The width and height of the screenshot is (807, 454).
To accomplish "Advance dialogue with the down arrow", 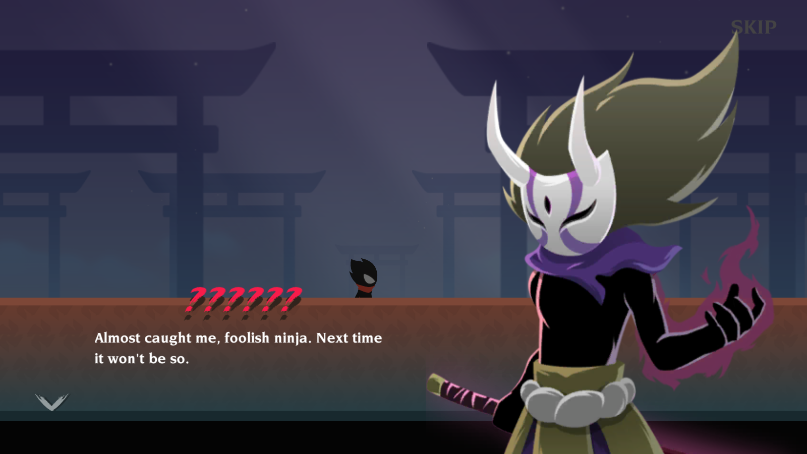I will (51, 402).
